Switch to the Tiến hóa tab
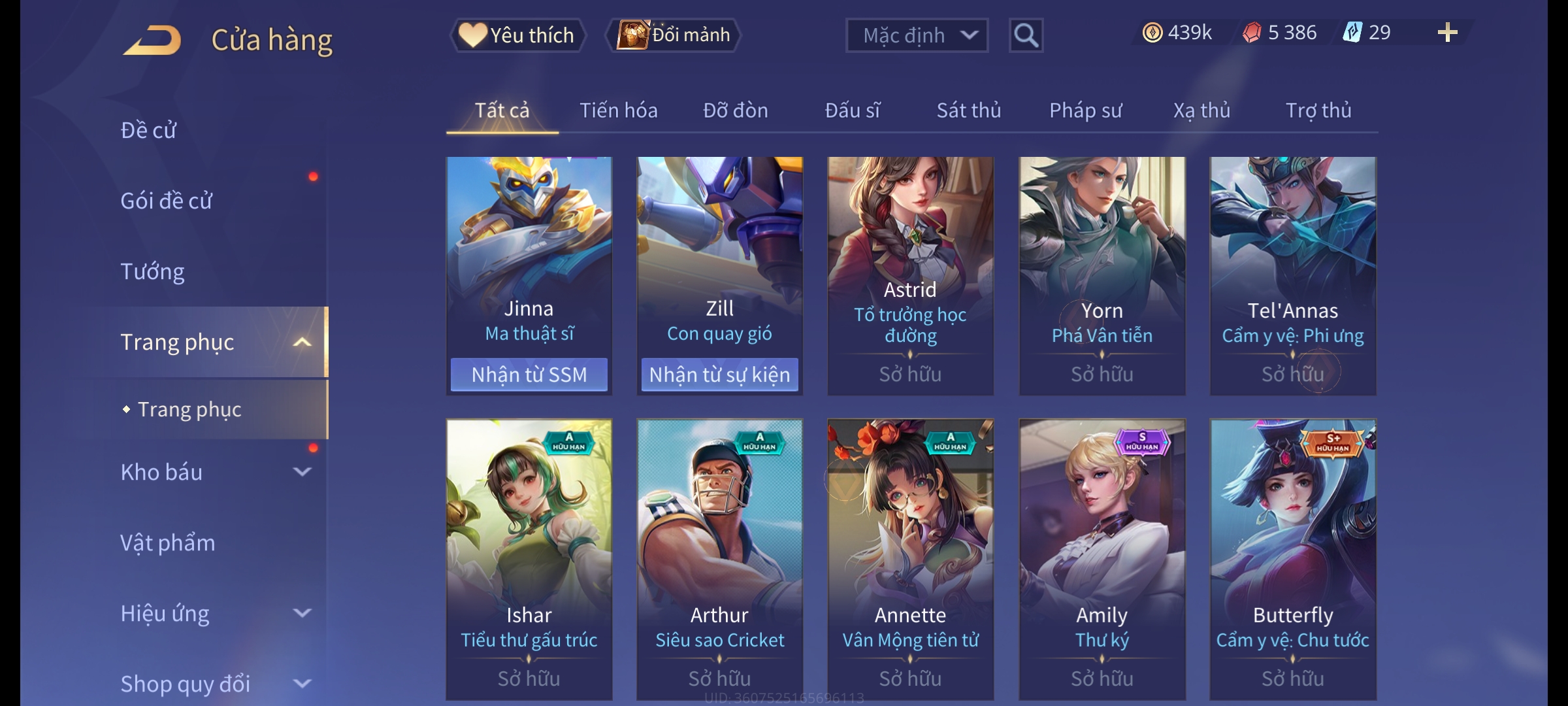Viewport: 1568px width, 706px height. tap(618, 110)
